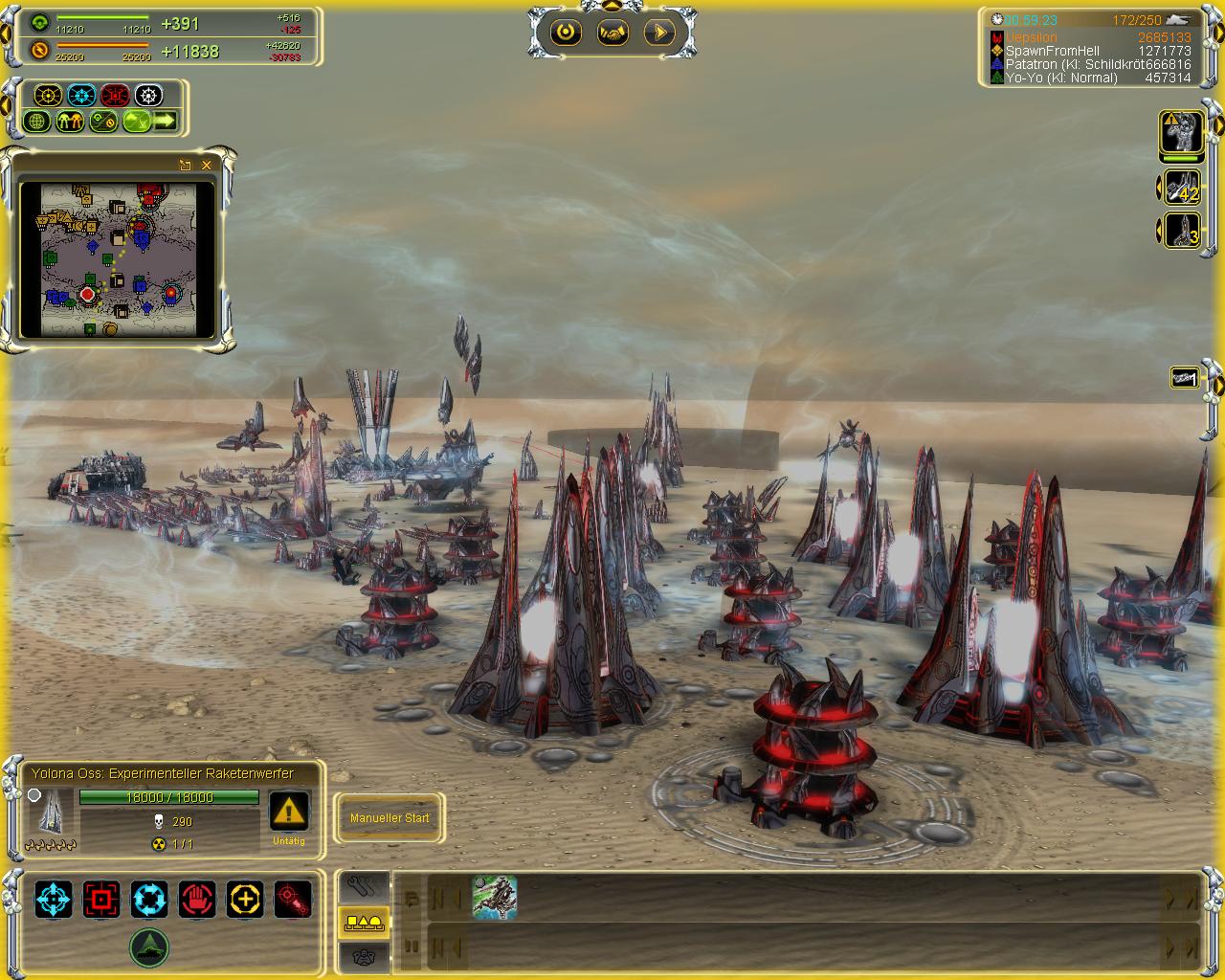Image resolution: width=1225 pixels, height=980 pixels.
Task: Toggle the yellow crosshair map overlay
Action: (48, 96)
